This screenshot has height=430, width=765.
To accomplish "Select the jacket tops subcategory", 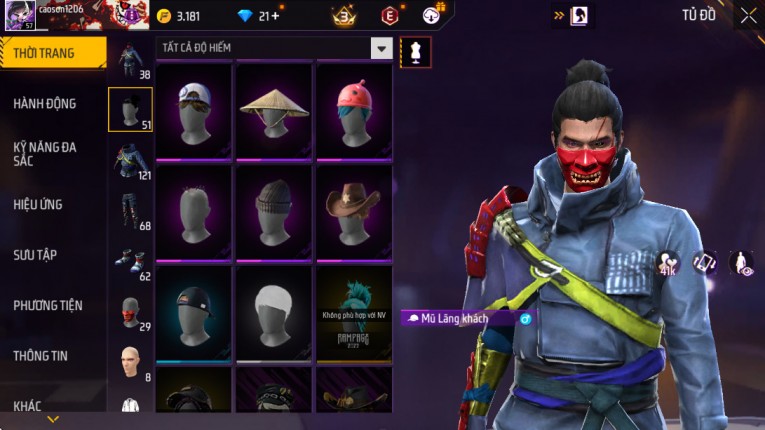I will [x=130, y=162].
